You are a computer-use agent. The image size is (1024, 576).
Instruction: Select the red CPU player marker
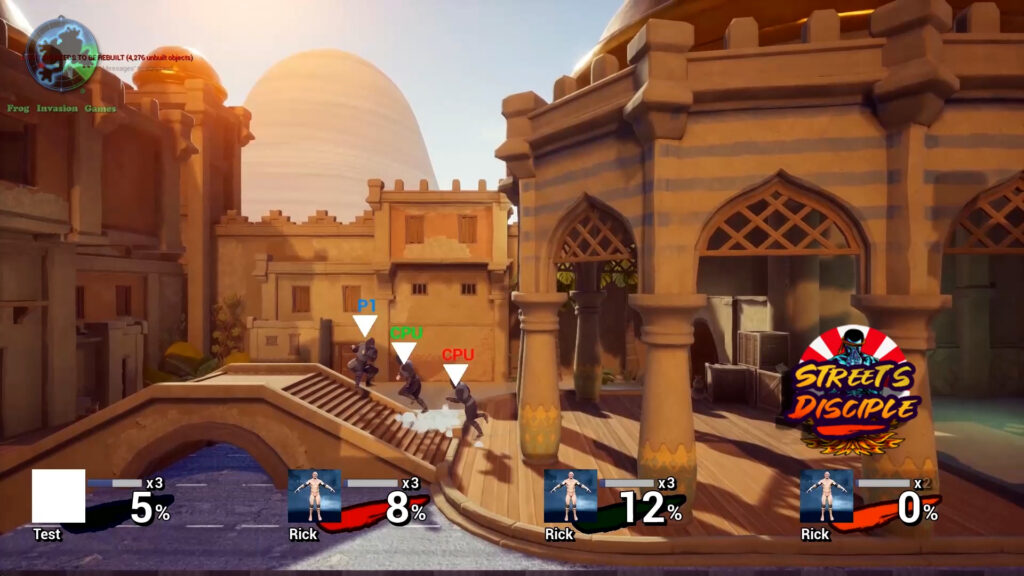coord(457,367)
